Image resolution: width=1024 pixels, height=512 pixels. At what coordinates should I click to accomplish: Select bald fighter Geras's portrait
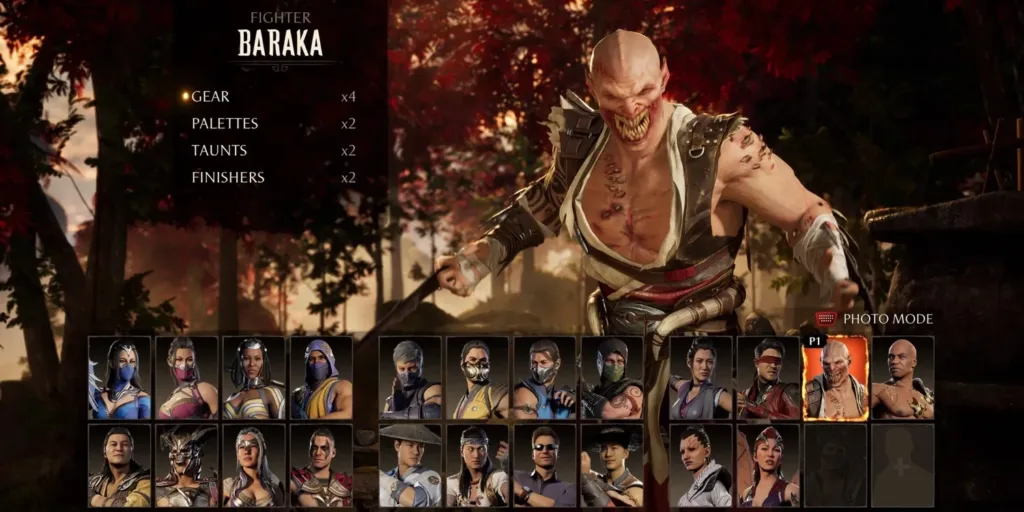tap(902, 378)
